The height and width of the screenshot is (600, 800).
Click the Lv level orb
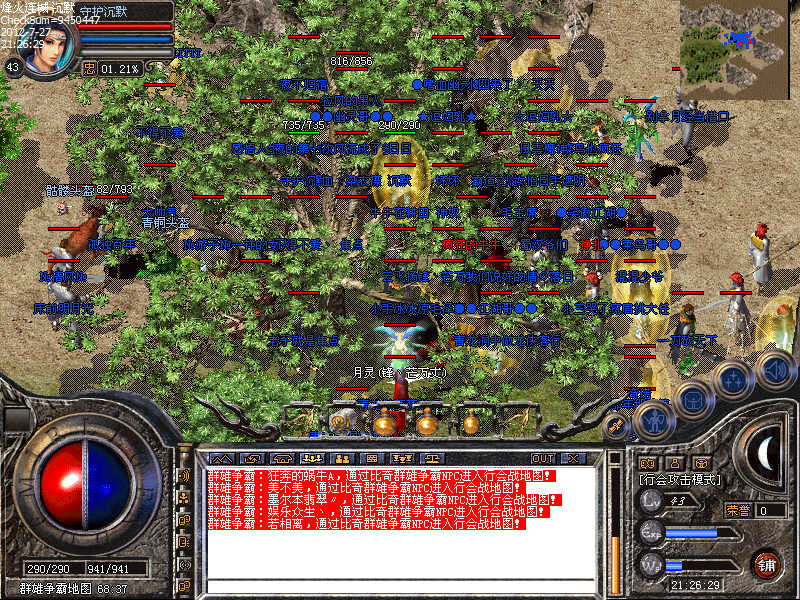tap(652, 503)
